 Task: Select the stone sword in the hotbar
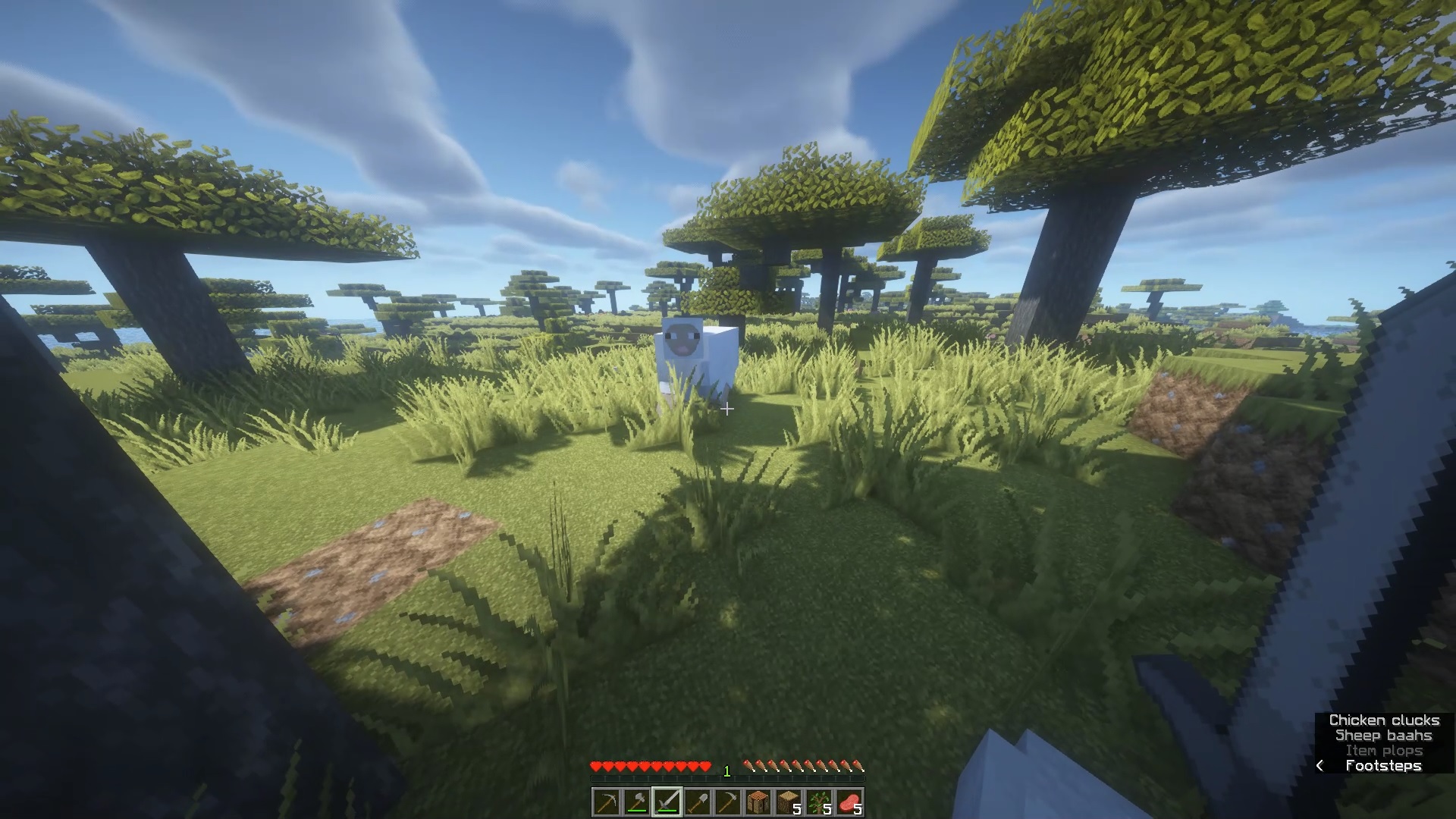click(667, 802)
